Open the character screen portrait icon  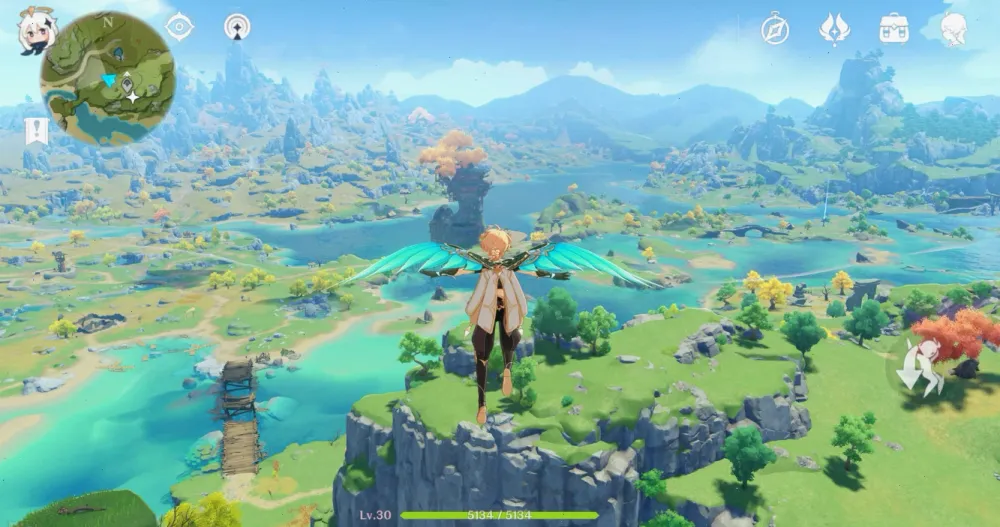click(954, 29)
